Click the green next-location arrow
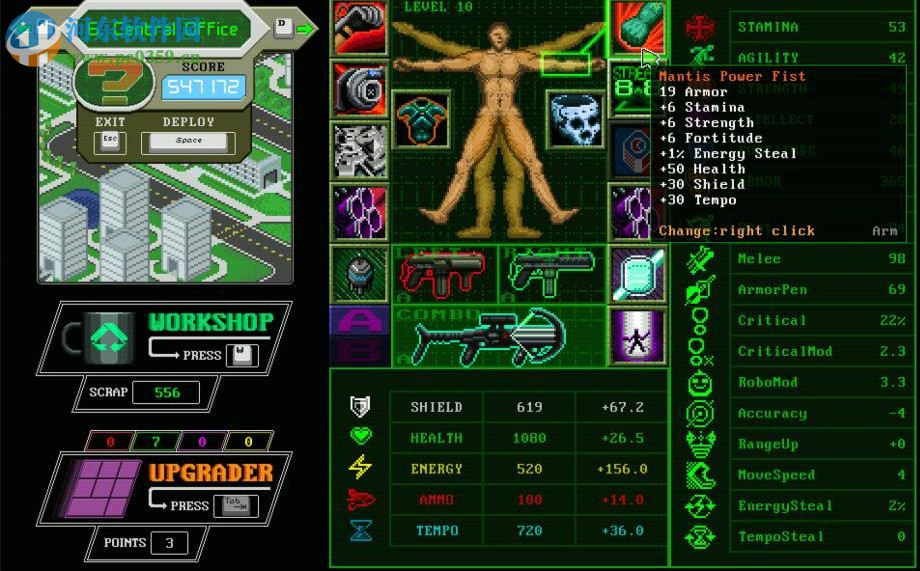The image size is (920, 571). [x=306, y=28]
